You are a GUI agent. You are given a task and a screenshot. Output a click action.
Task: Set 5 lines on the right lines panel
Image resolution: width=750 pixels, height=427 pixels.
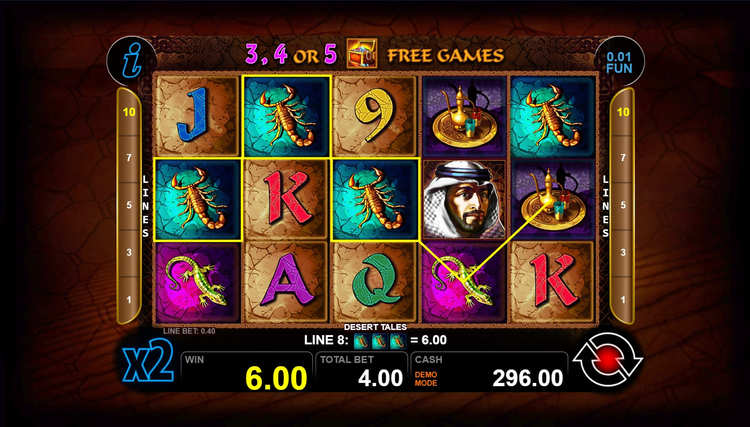625,205
